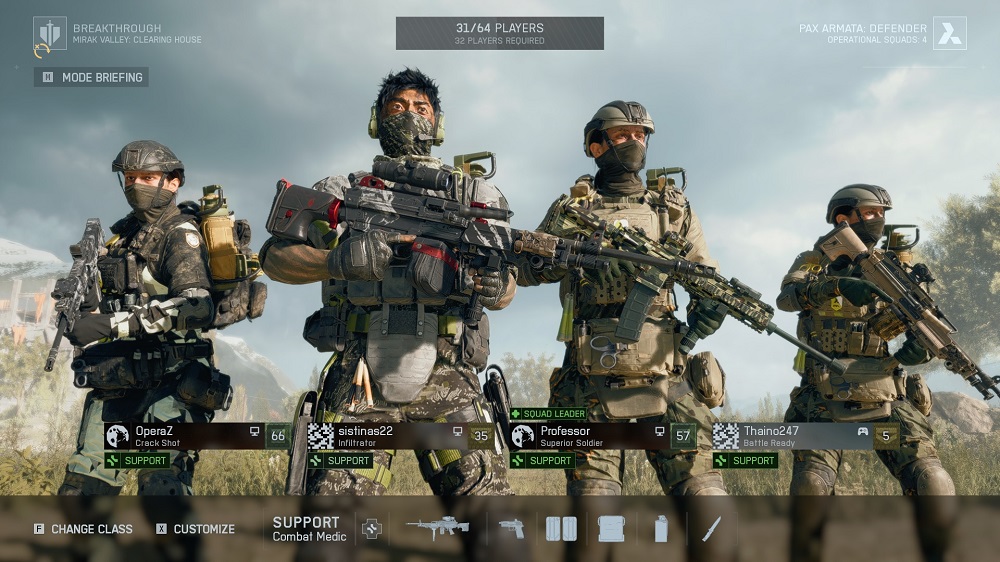
Task: Choose the double-plate gadget slot
Action: [x=561, y=529]
